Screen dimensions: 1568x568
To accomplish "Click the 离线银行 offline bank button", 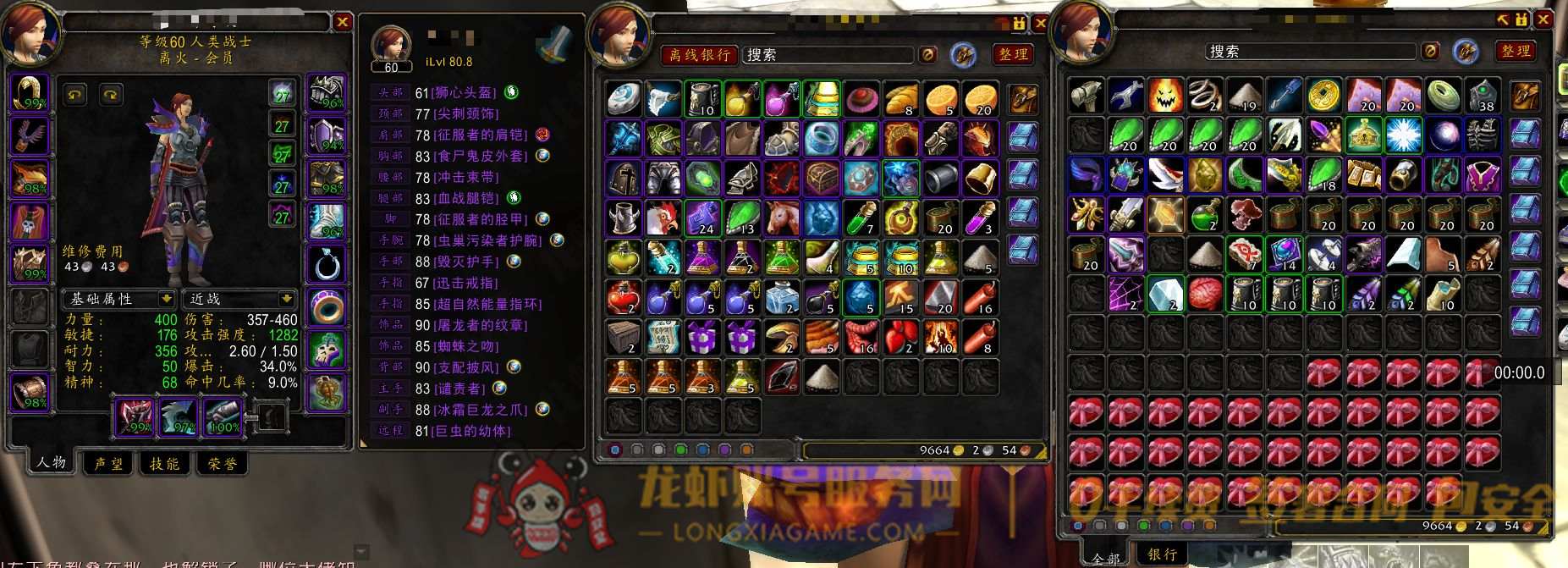I will pyautogui.click(x=699, y=55).
